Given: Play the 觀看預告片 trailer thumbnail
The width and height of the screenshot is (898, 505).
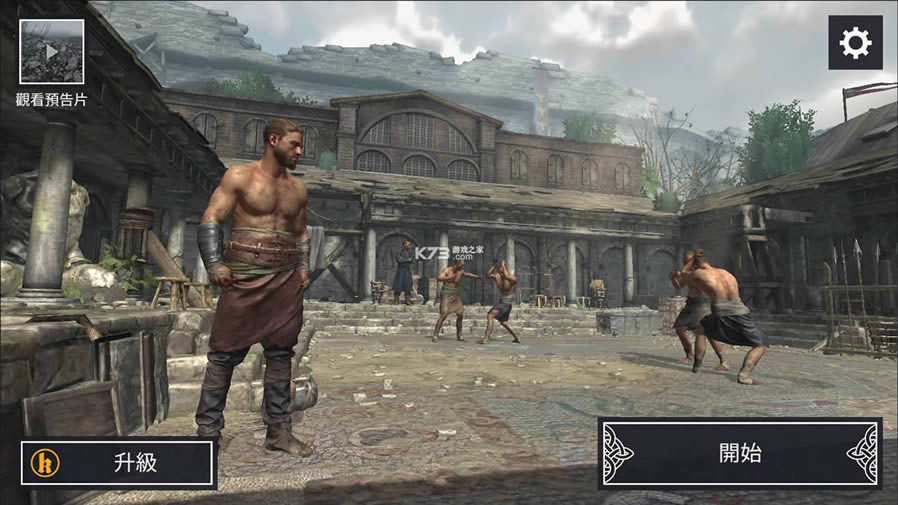Looking at the screenshot, I should click(51, 52).
